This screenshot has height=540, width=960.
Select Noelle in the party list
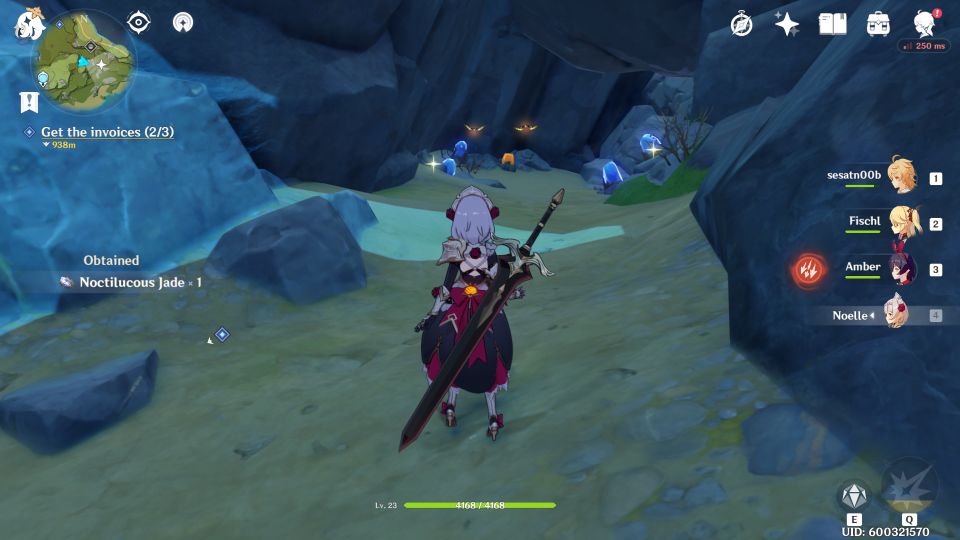tap(895, 314)
